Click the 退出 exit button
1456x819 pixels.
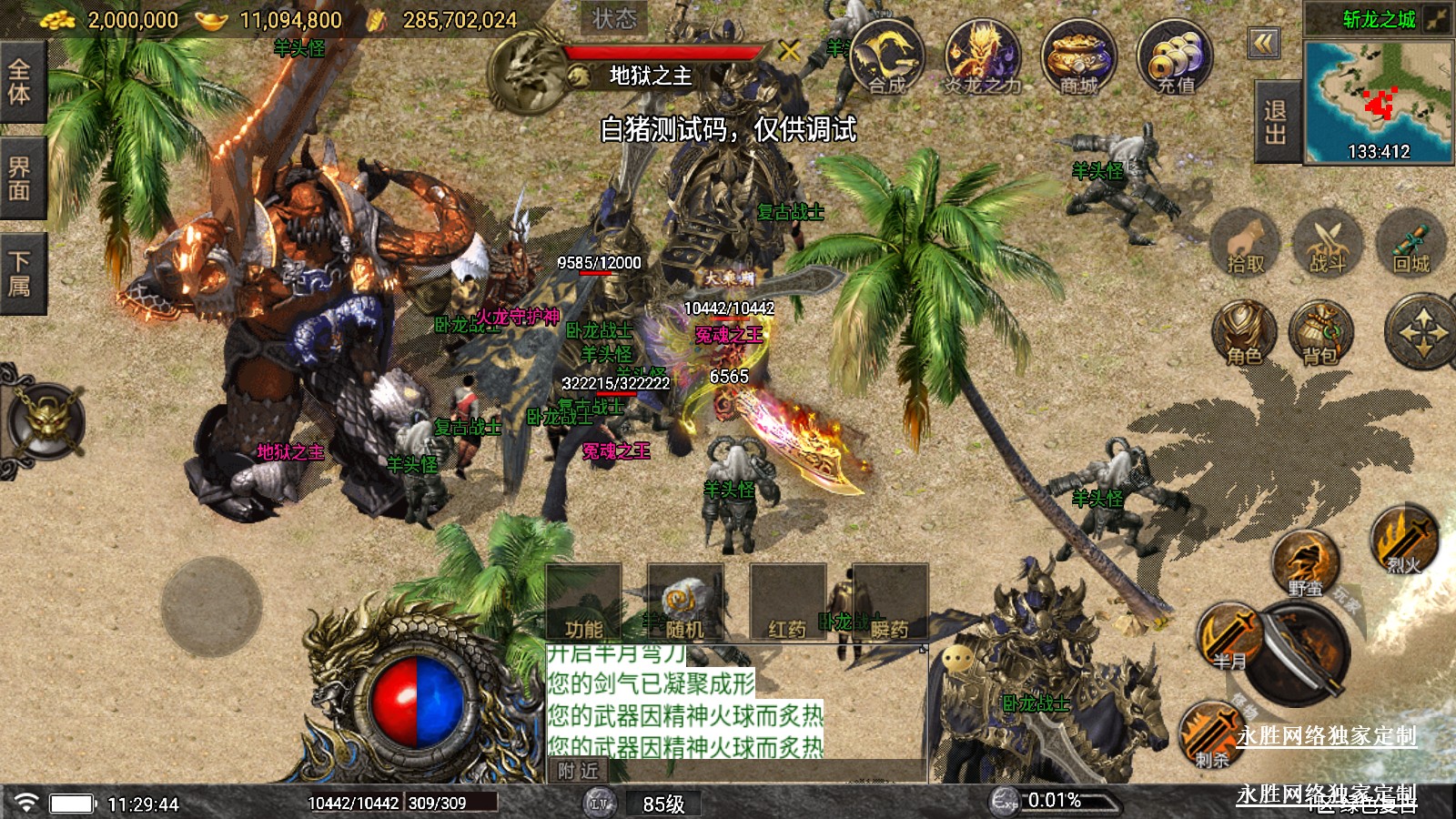click(1276, 122)
